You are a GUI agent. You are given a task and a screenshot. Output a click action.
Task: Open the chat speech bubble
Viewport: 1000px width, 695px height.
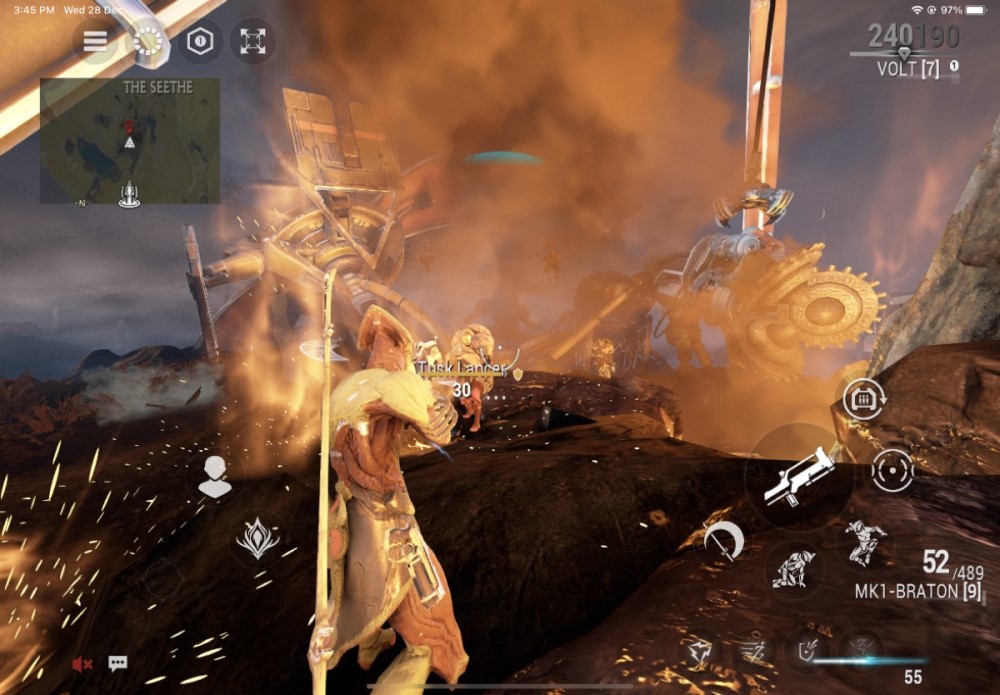[118, 663]
